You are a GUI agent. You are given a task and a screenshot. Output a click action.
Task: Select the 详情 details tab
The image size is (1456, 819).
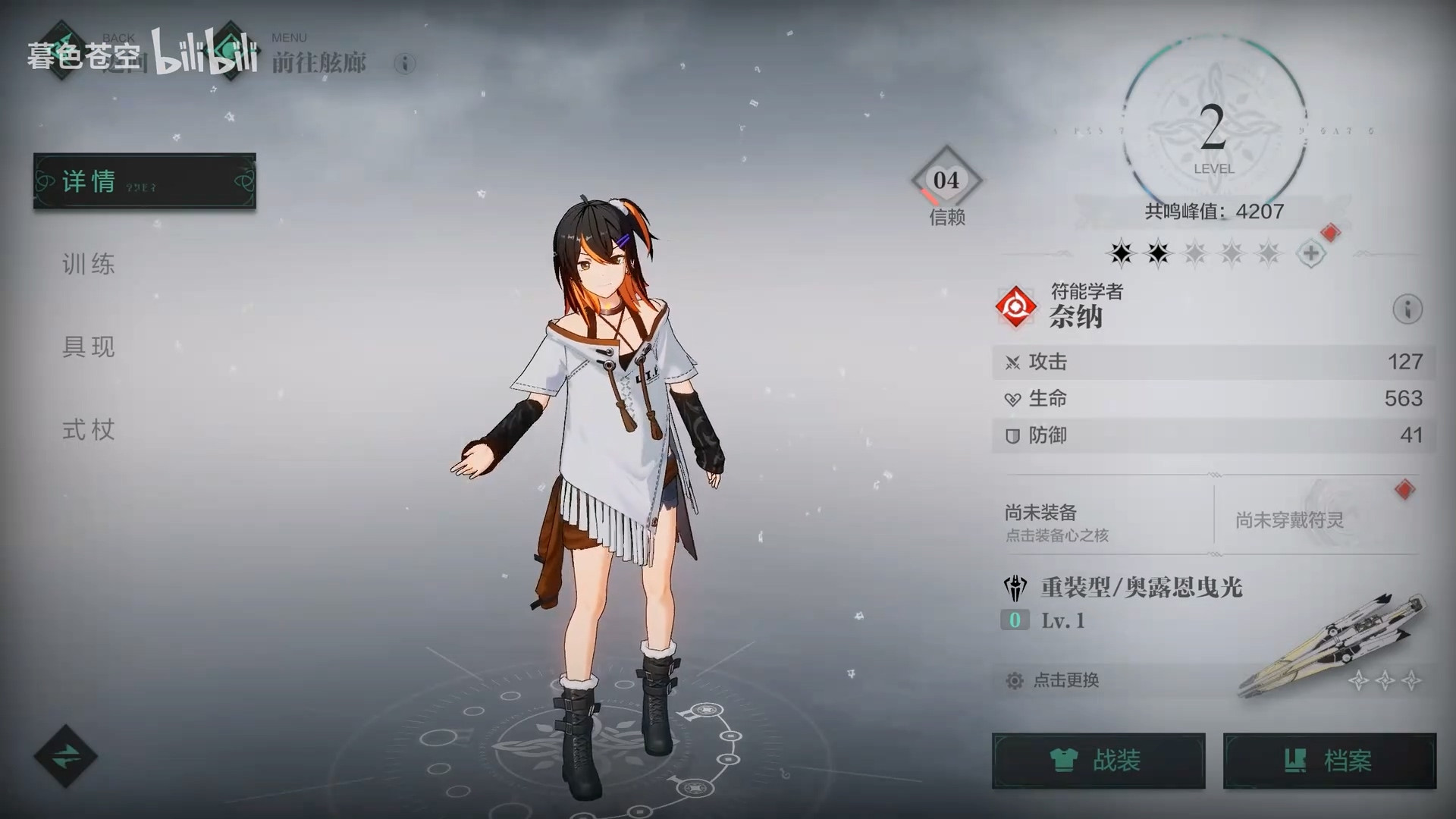pos(144,181)
